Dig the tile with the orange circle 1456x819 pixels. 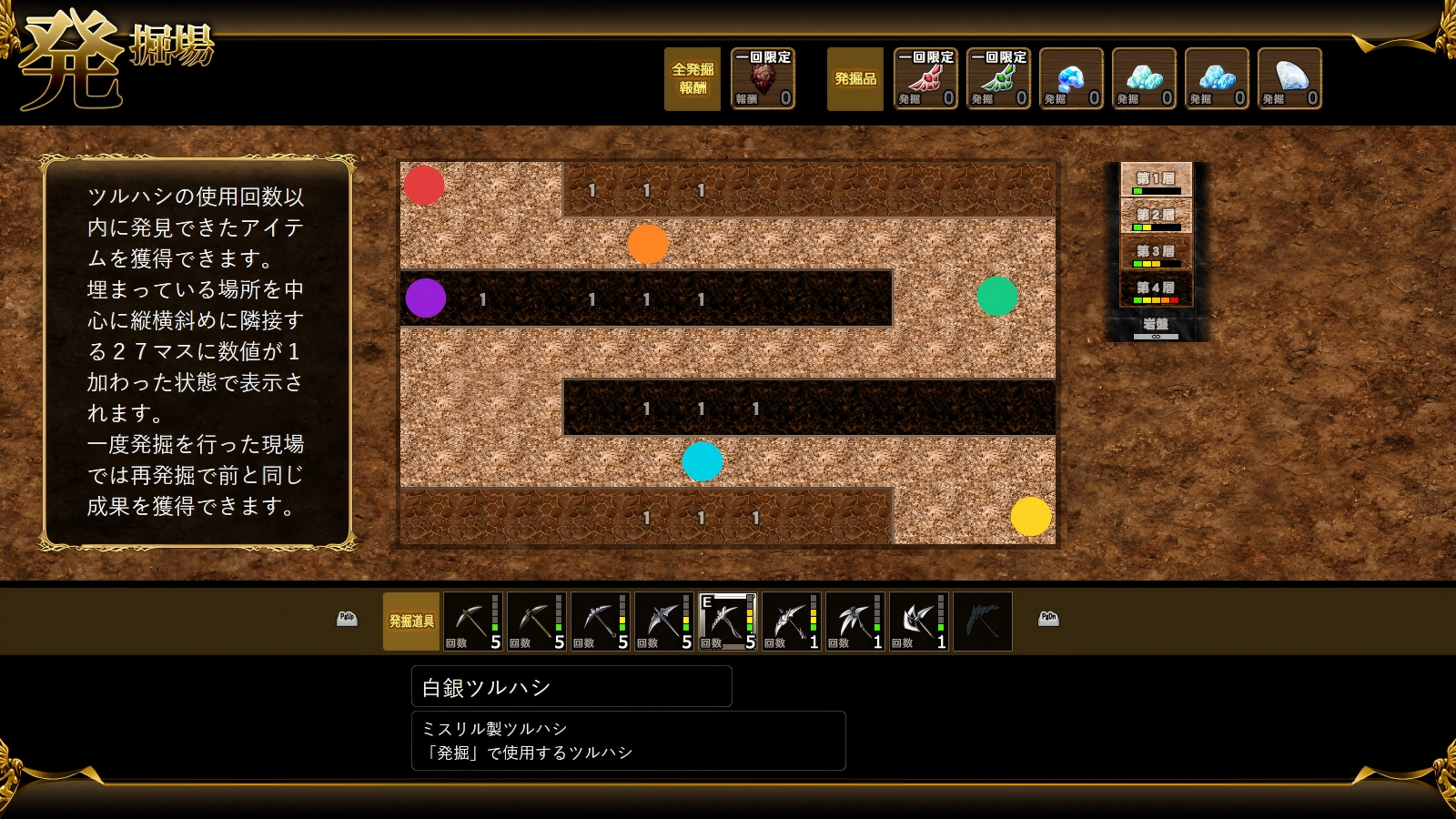(648, 244)
